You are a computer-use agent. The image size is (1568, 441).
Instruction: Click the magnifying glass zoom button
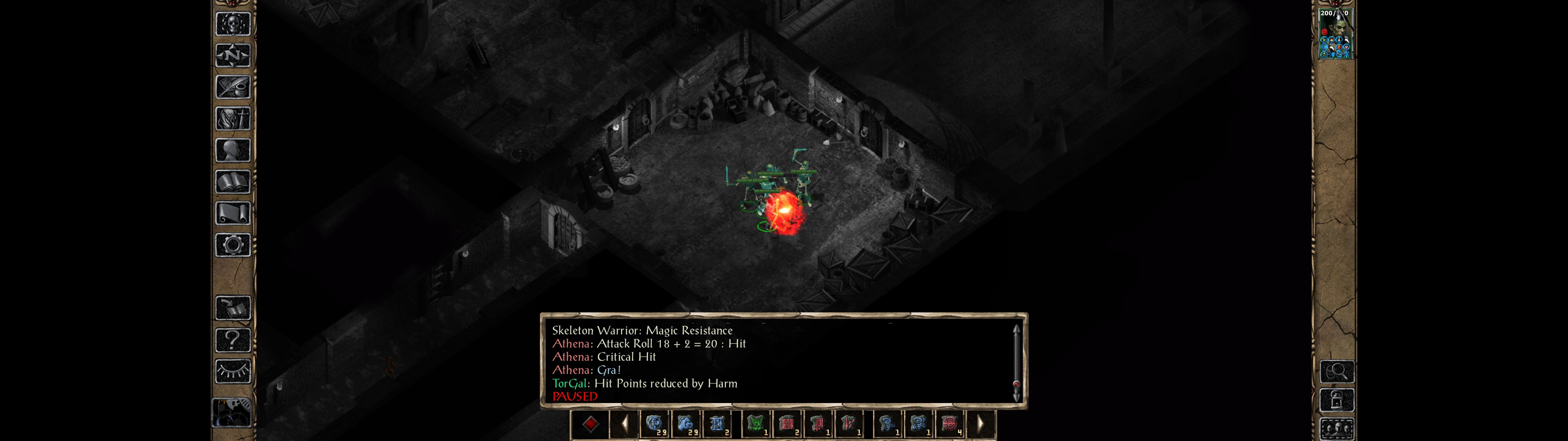(1337, 371)
